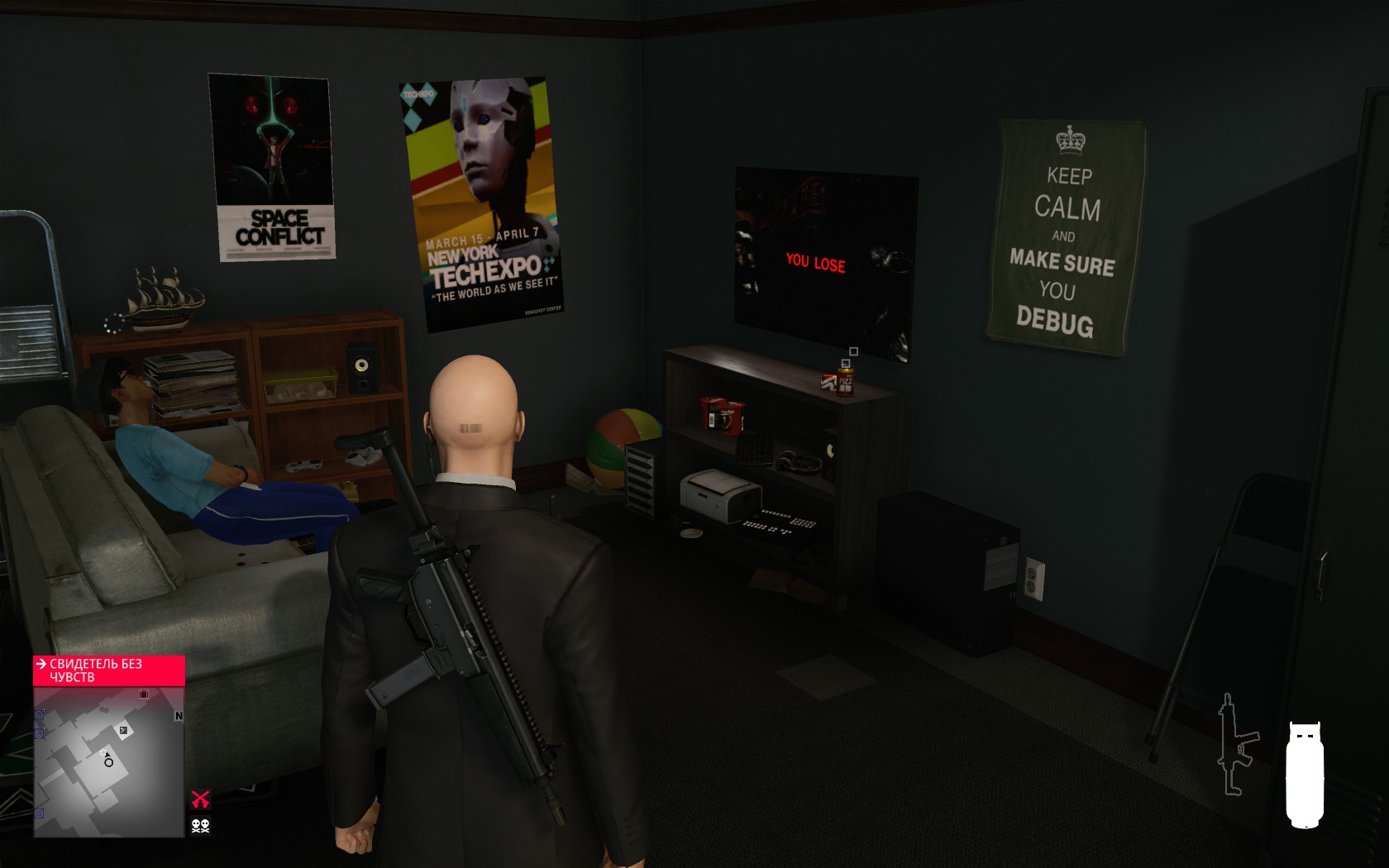The height and width of the screenshot is (868, 1389).
Task: Click the target circle marker on the minimap
Action: [x=108, y=763]
